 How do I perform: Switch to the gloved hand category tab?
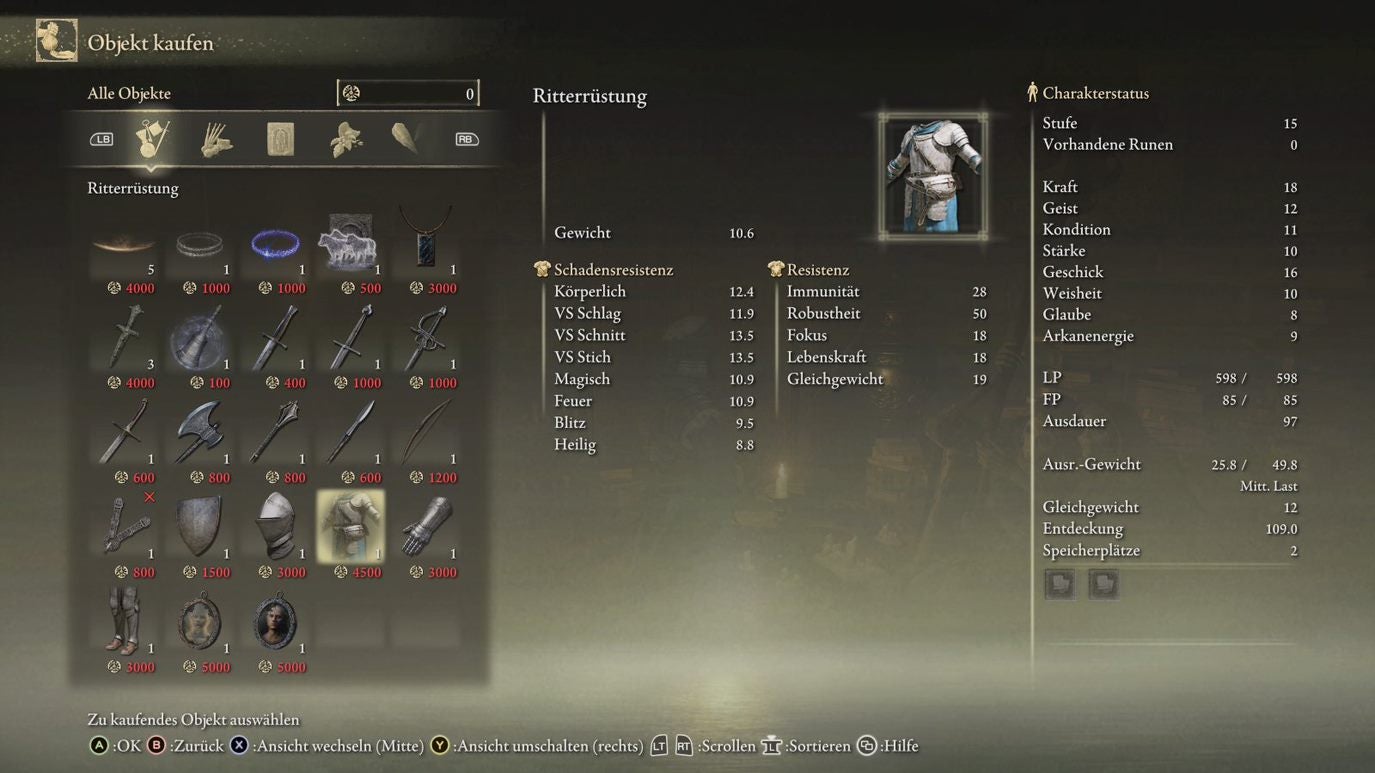pos(216,139)
